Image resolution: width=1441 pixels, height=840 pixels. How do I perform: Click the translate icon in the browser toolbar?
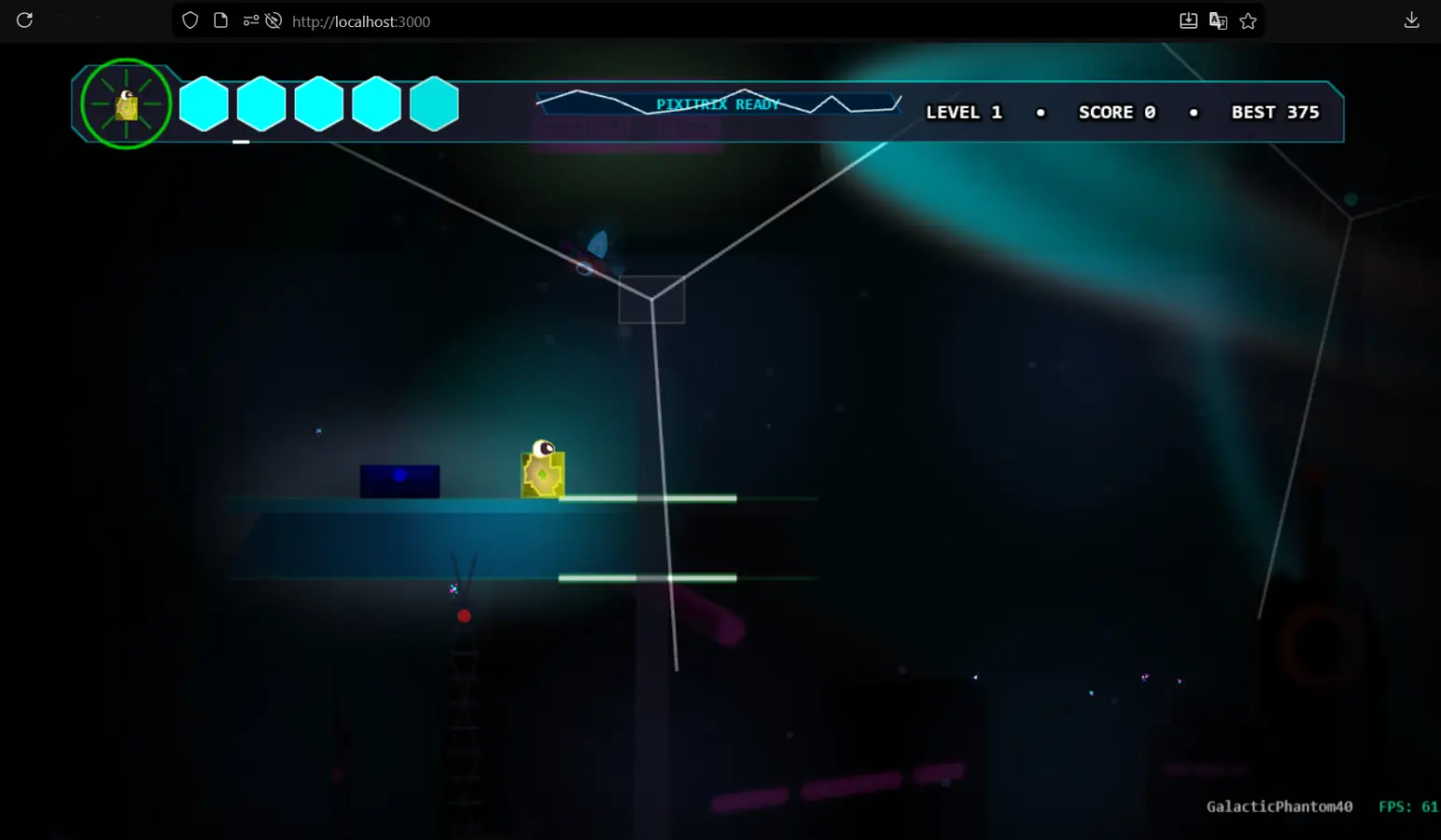tap(1219, 21)
